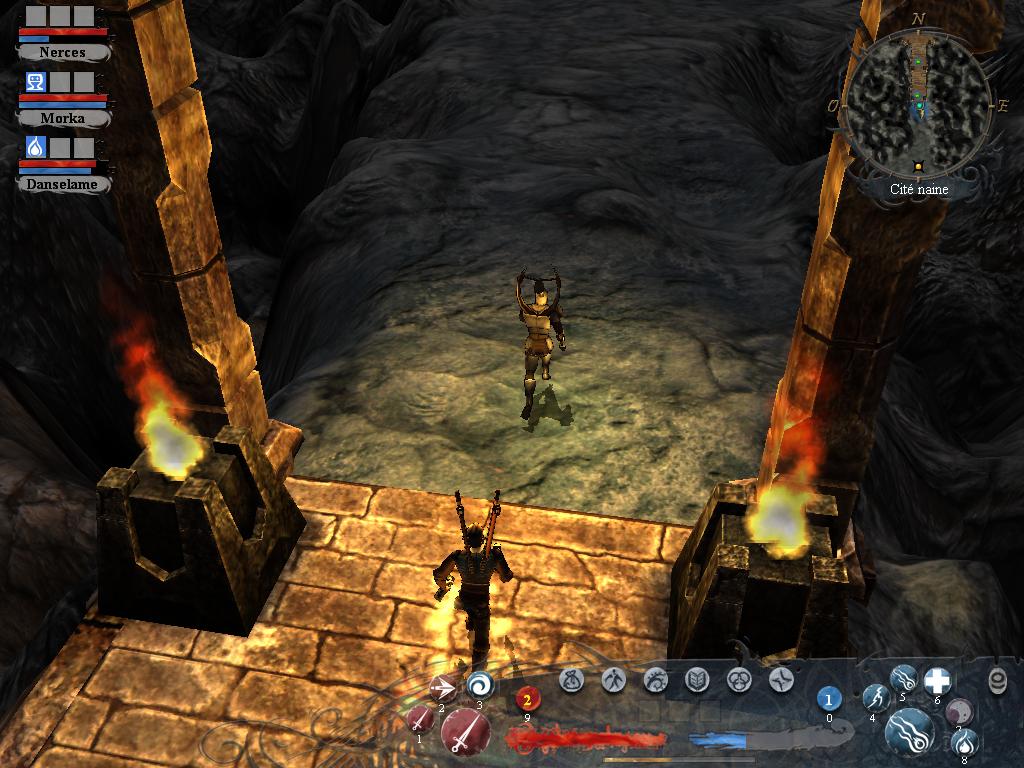Select party member Nerces
Viewport: 1024px width, 768px height.
(x=62, y=51)
